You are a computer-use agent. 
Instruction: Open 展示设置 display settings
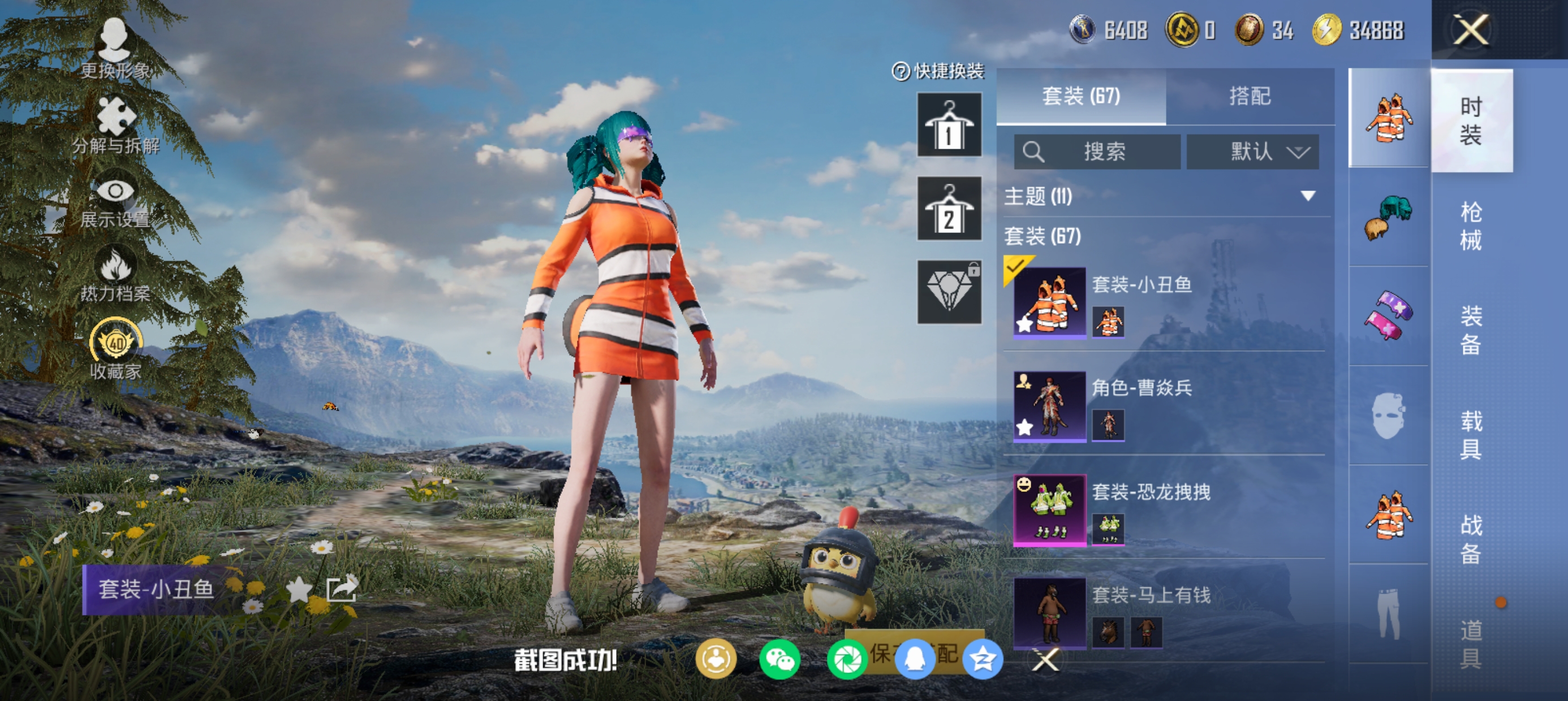(114, 201)
